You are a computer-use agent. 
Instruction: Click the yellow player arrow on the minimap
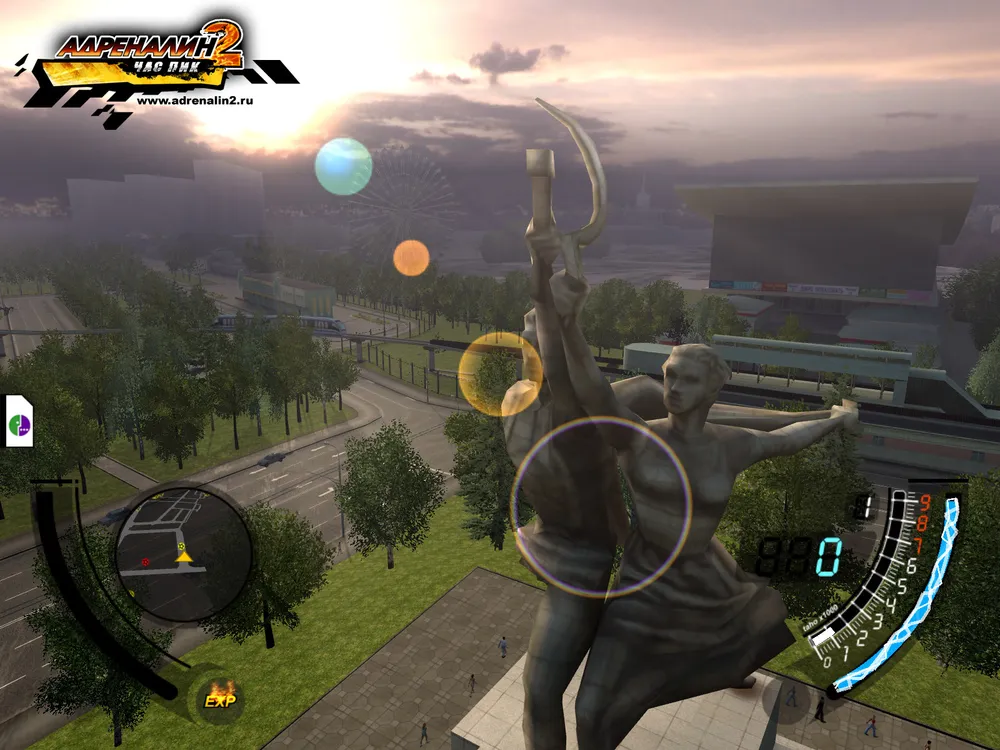(183, 554)
